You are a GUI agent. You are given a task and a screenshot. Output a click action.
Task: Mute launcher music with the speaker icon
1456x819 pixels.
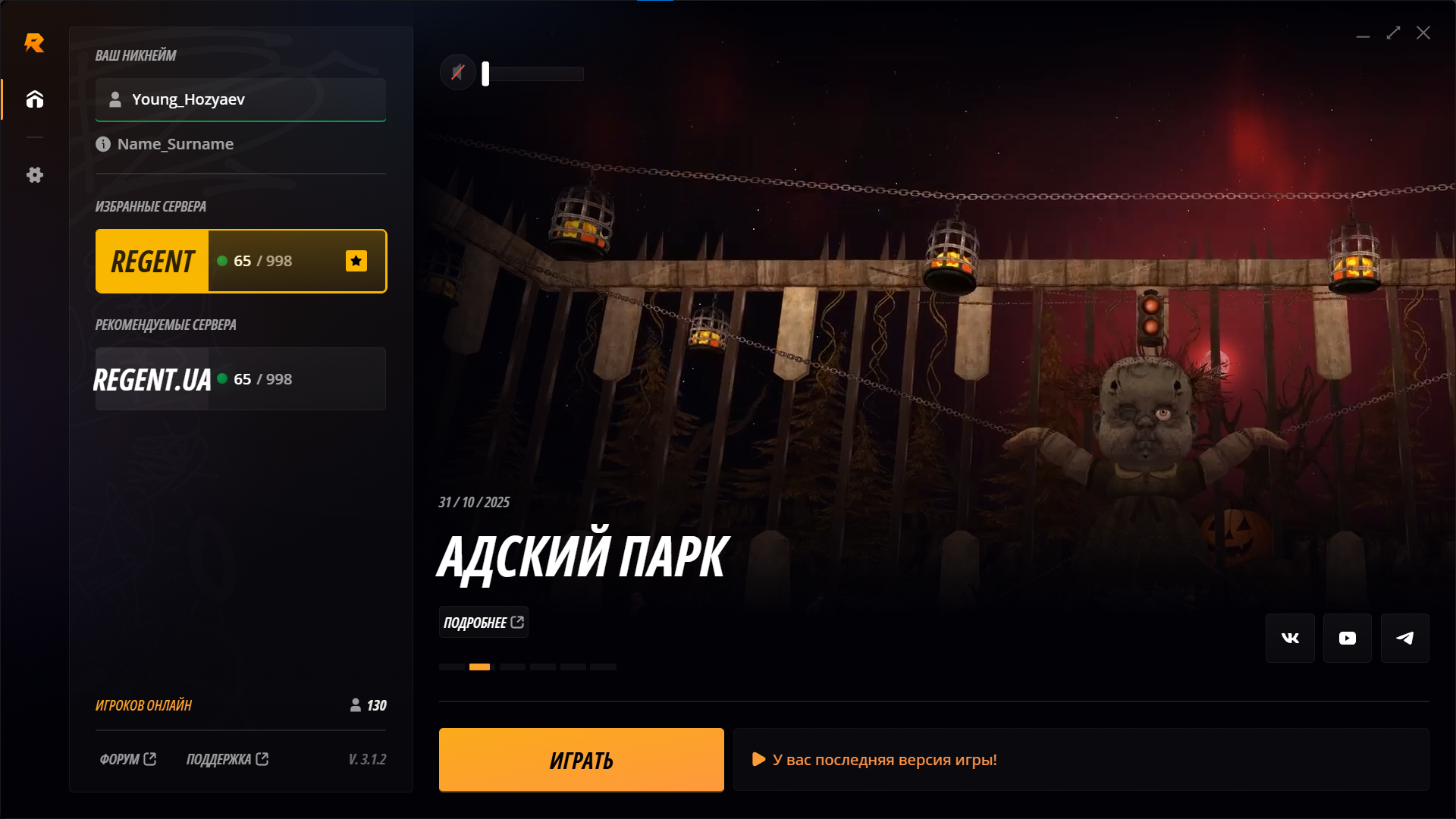coord(457,72)
